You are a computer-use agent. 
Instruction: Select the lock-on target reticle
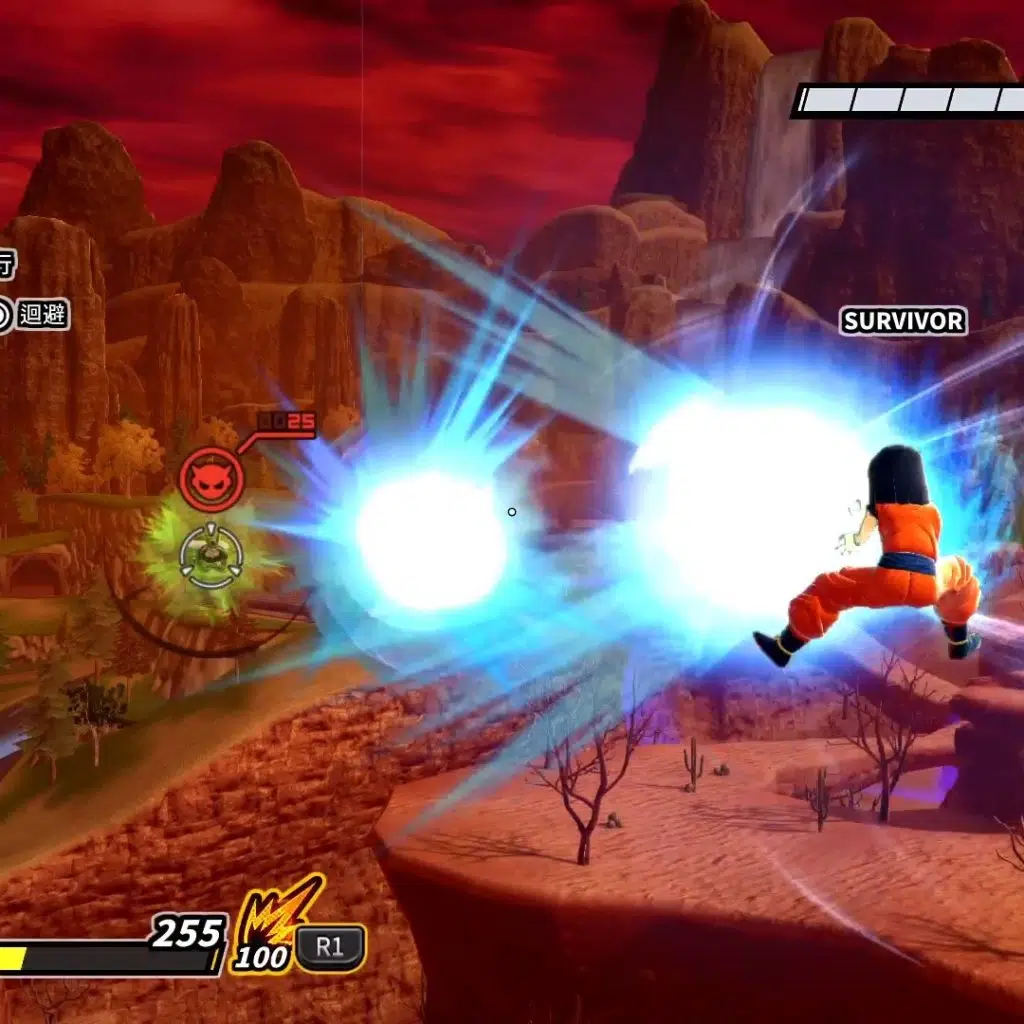(210, 556)
